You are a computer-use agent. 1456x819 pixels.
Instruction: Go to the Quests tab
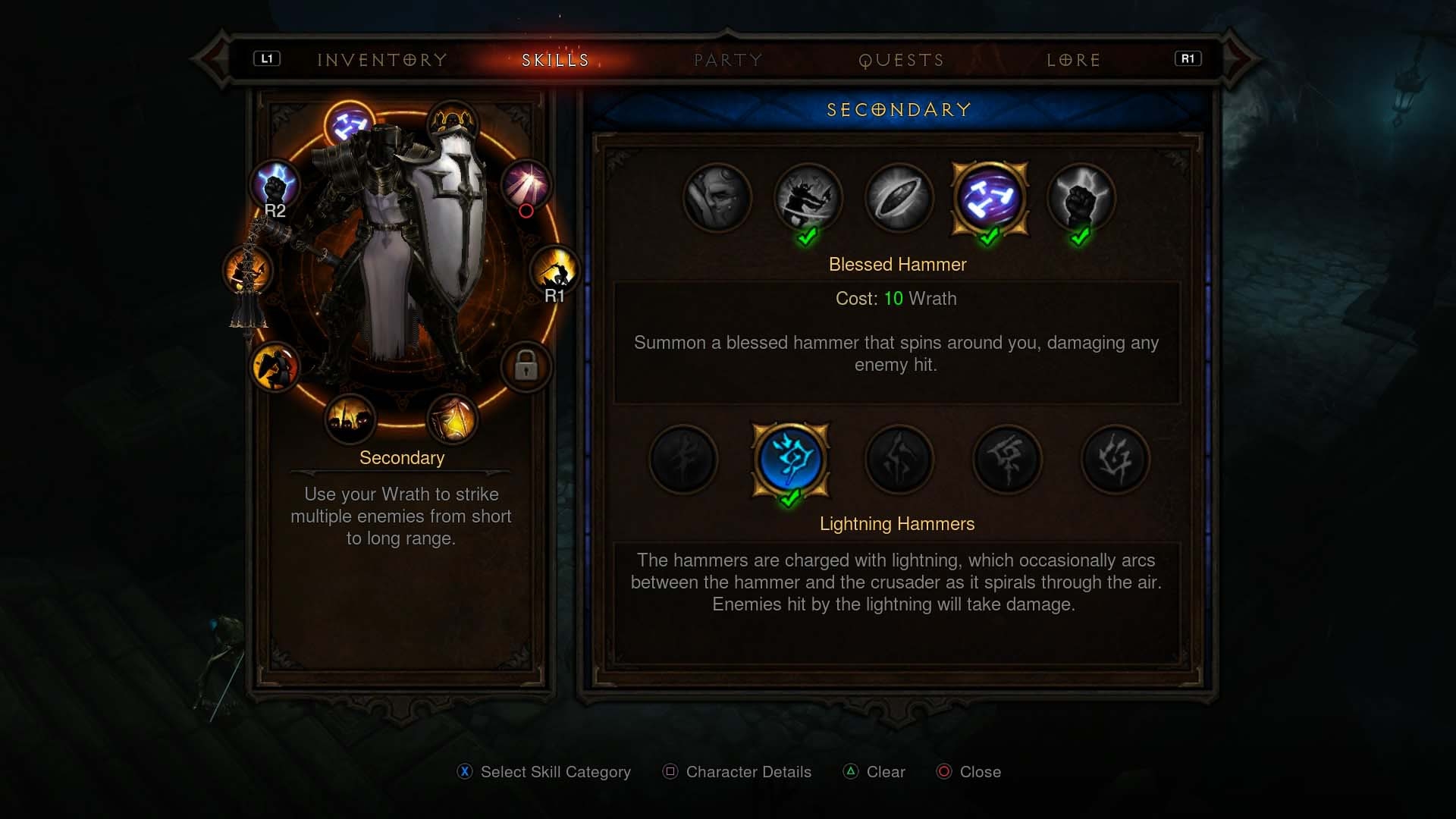[x=901, y=60]
